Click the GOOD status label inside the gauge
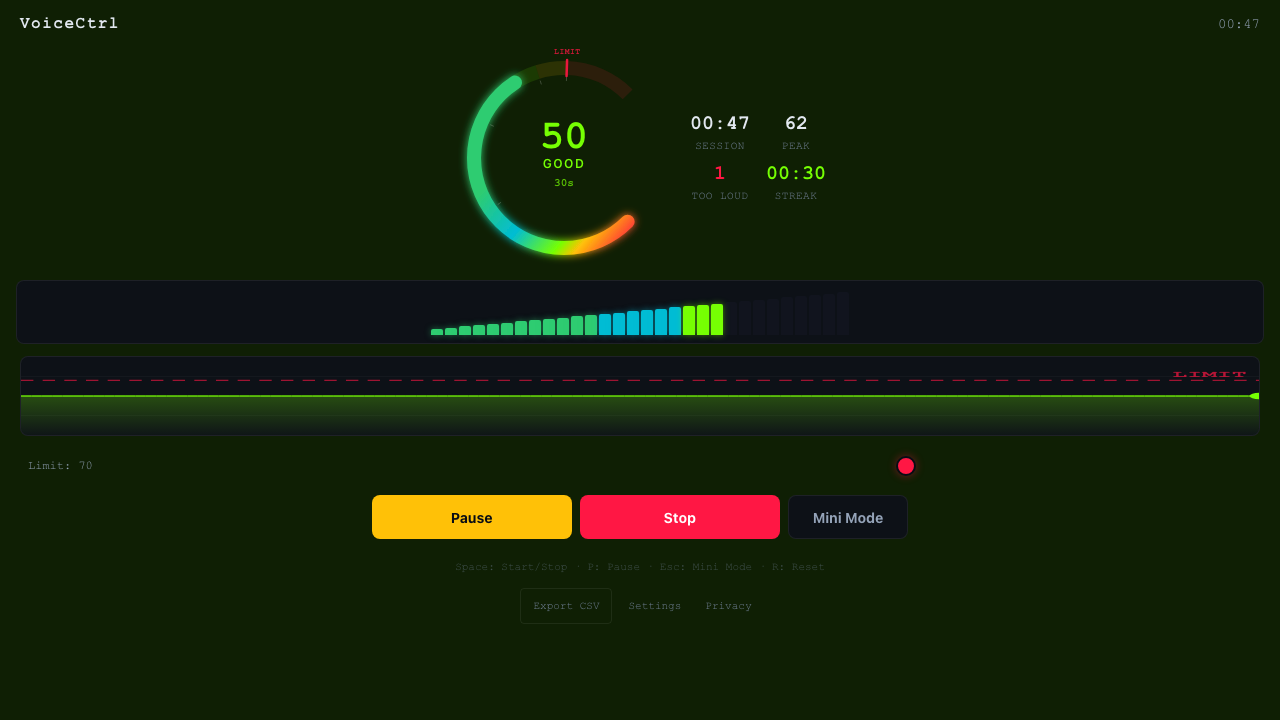This screenshot has height=720, width=1280. coord(563,163)
